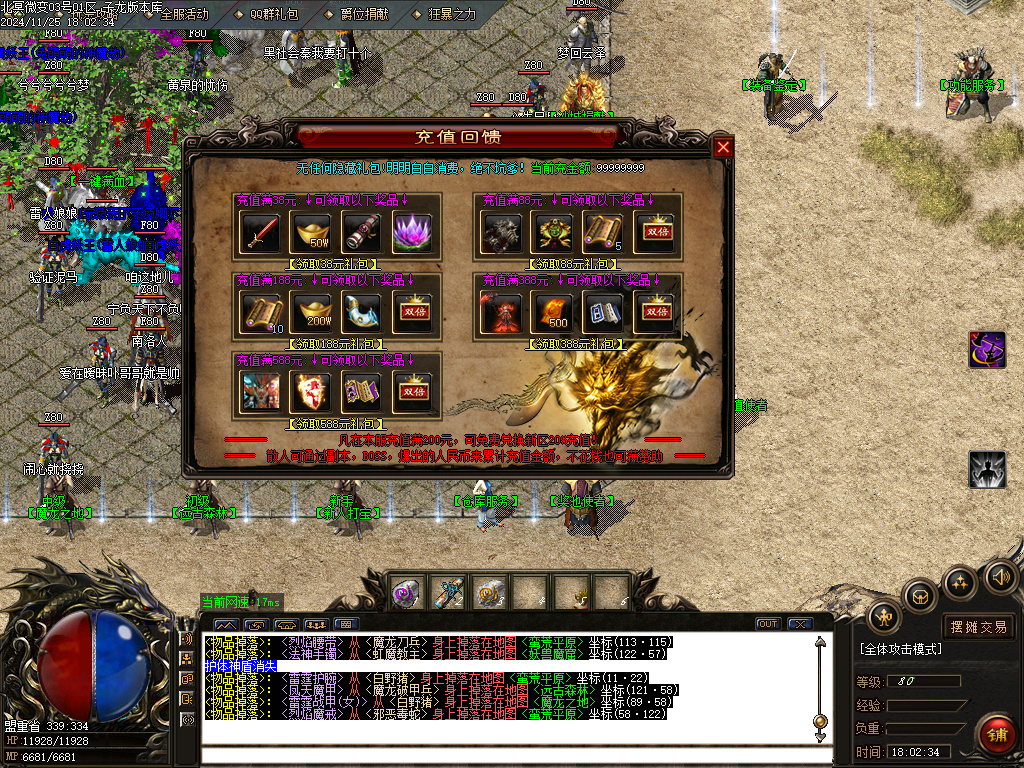Toggle the sound speaker button
This screenshot has height=768, width=1024.
coord(1001,577)
